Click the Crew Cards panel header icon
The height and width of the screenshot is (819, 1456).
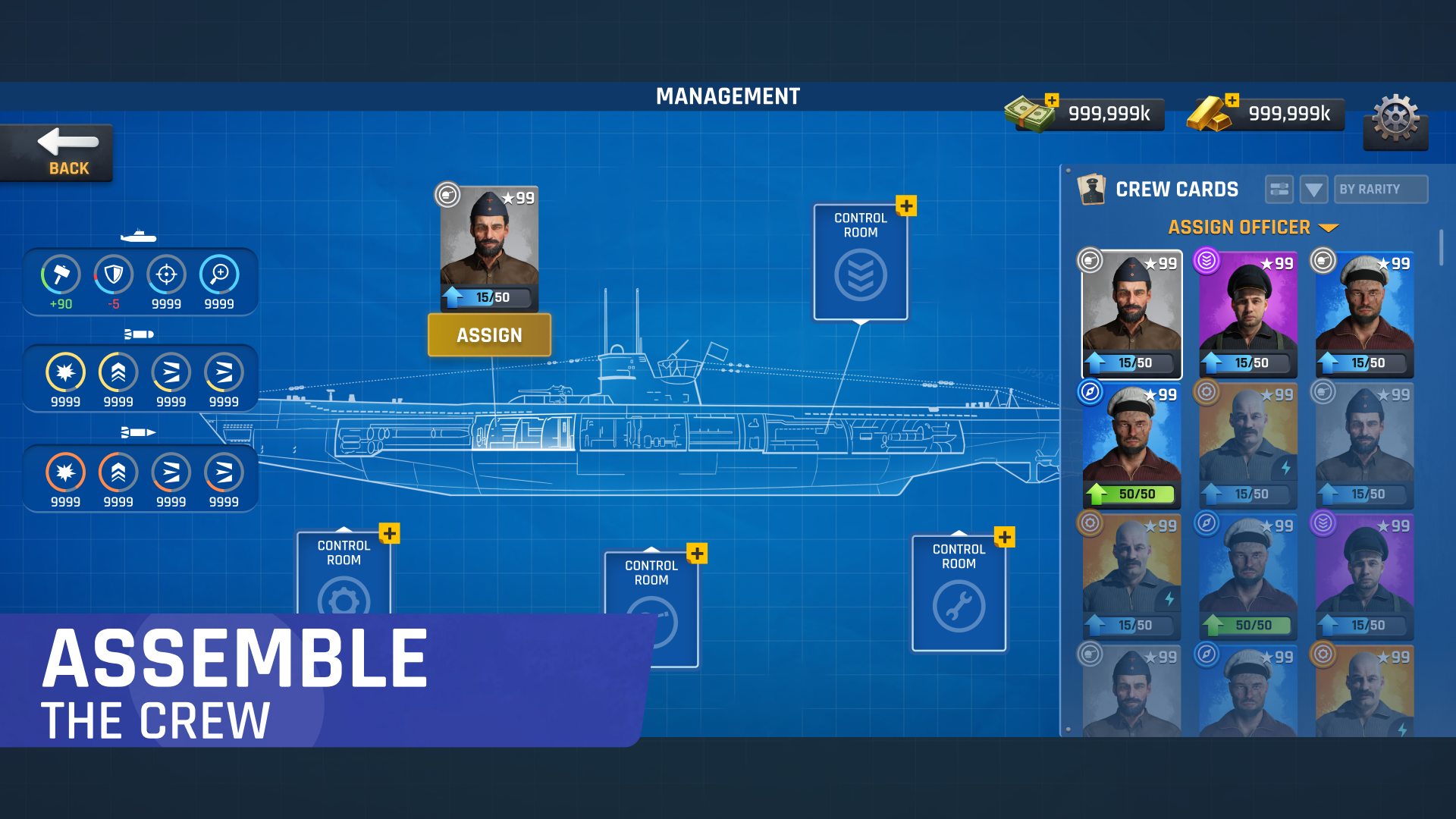click(1092, 189)
